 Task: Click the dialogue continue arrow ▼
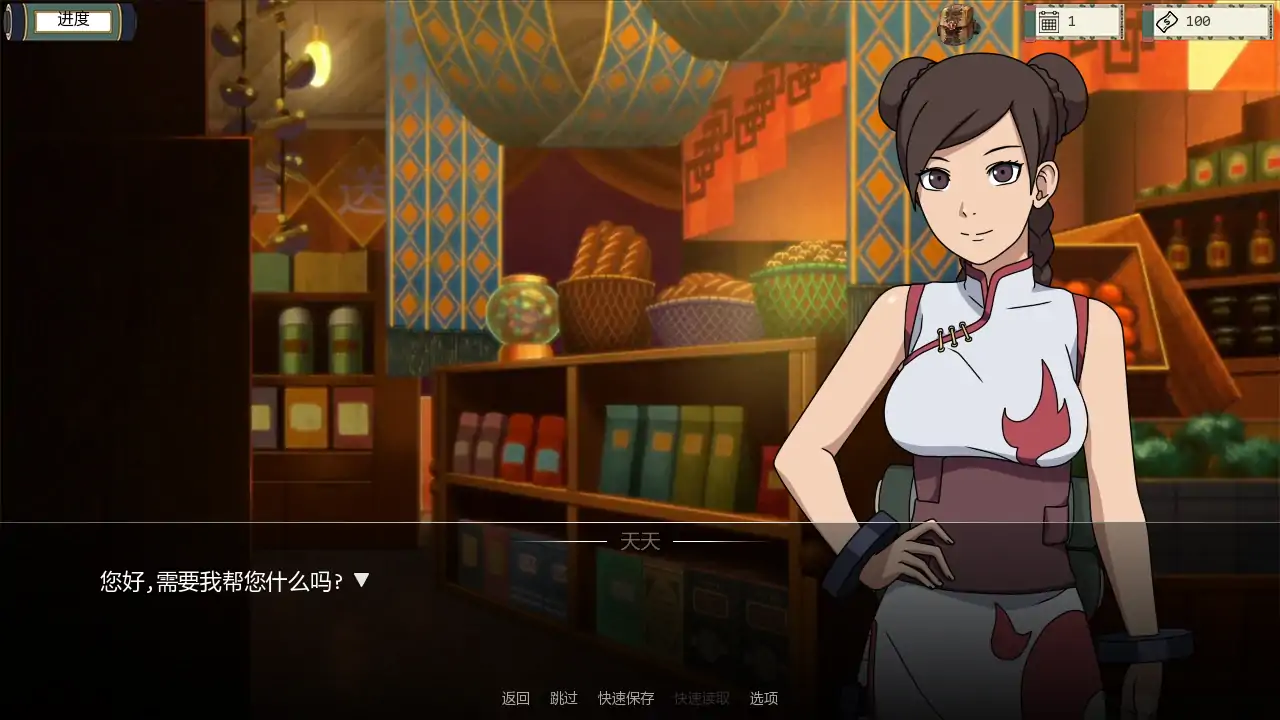(361, 578)
